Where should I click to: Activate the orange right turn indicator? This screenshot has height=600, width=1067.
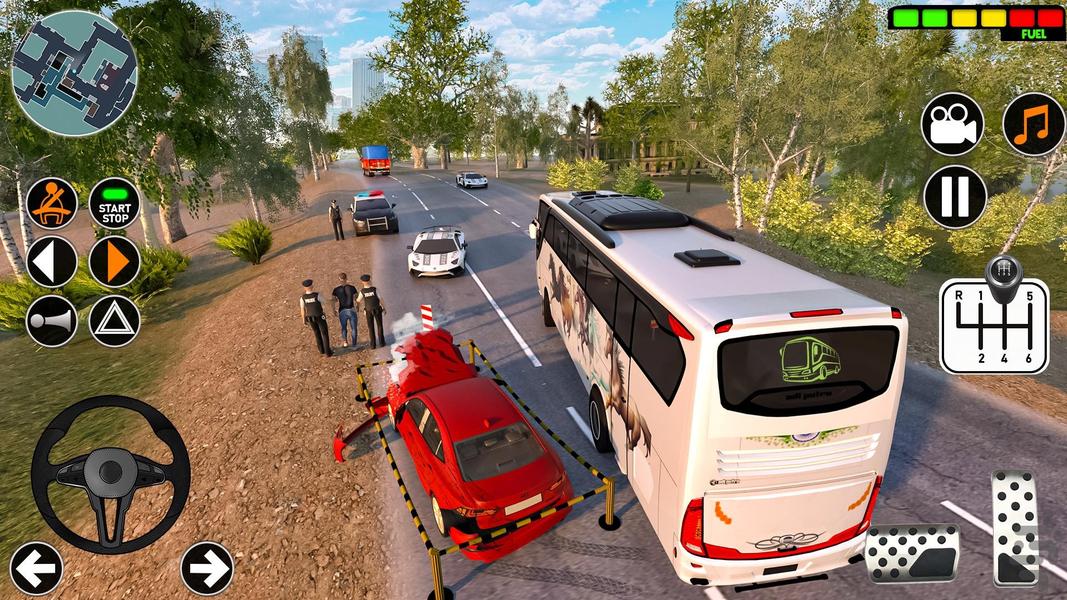click(114, 262)
